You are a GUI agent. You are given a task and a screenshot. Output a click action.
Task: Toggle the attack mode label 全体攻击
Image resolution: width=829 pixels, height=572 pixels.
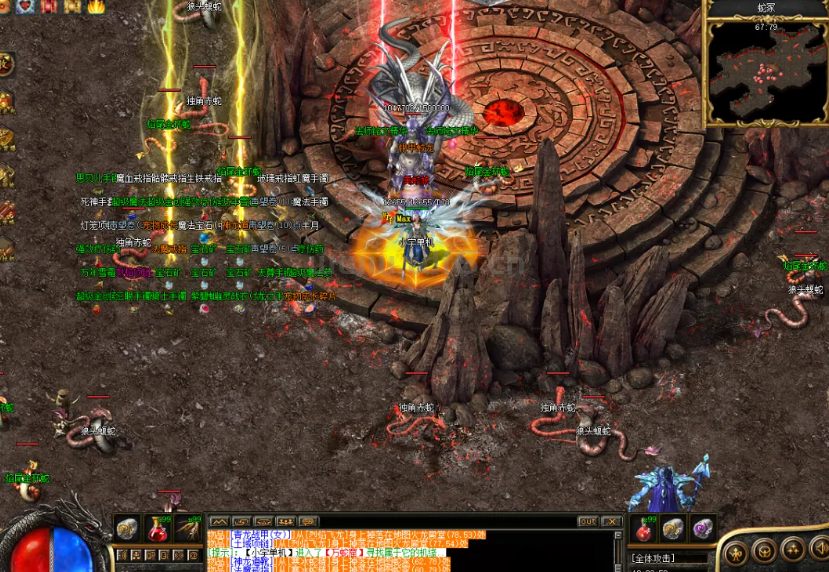654,557
